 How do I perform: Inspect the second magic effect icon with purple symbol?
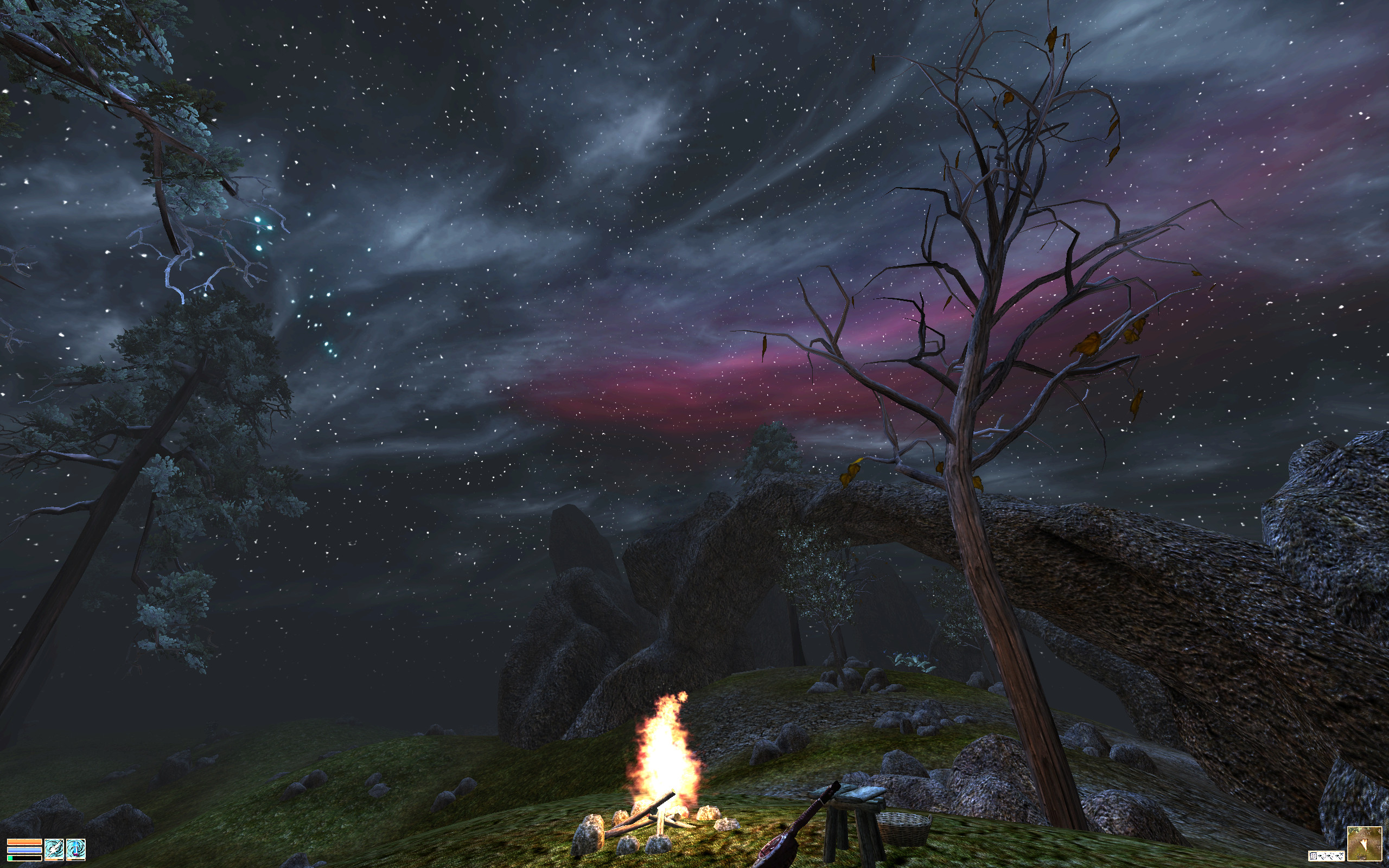pyautogui.click(x=77, y=849)
